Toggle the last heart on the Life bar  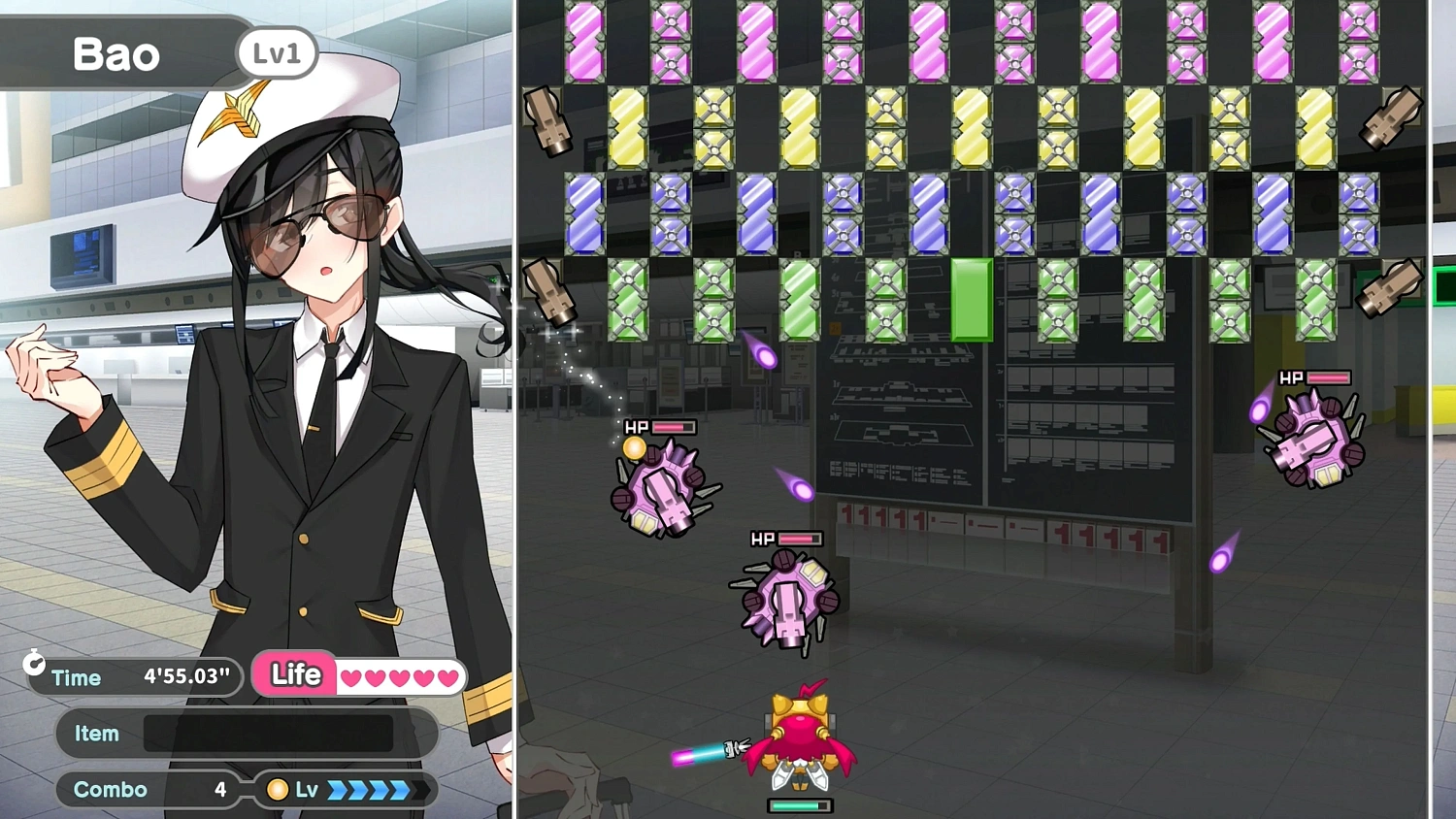click(x=448, y=676)
